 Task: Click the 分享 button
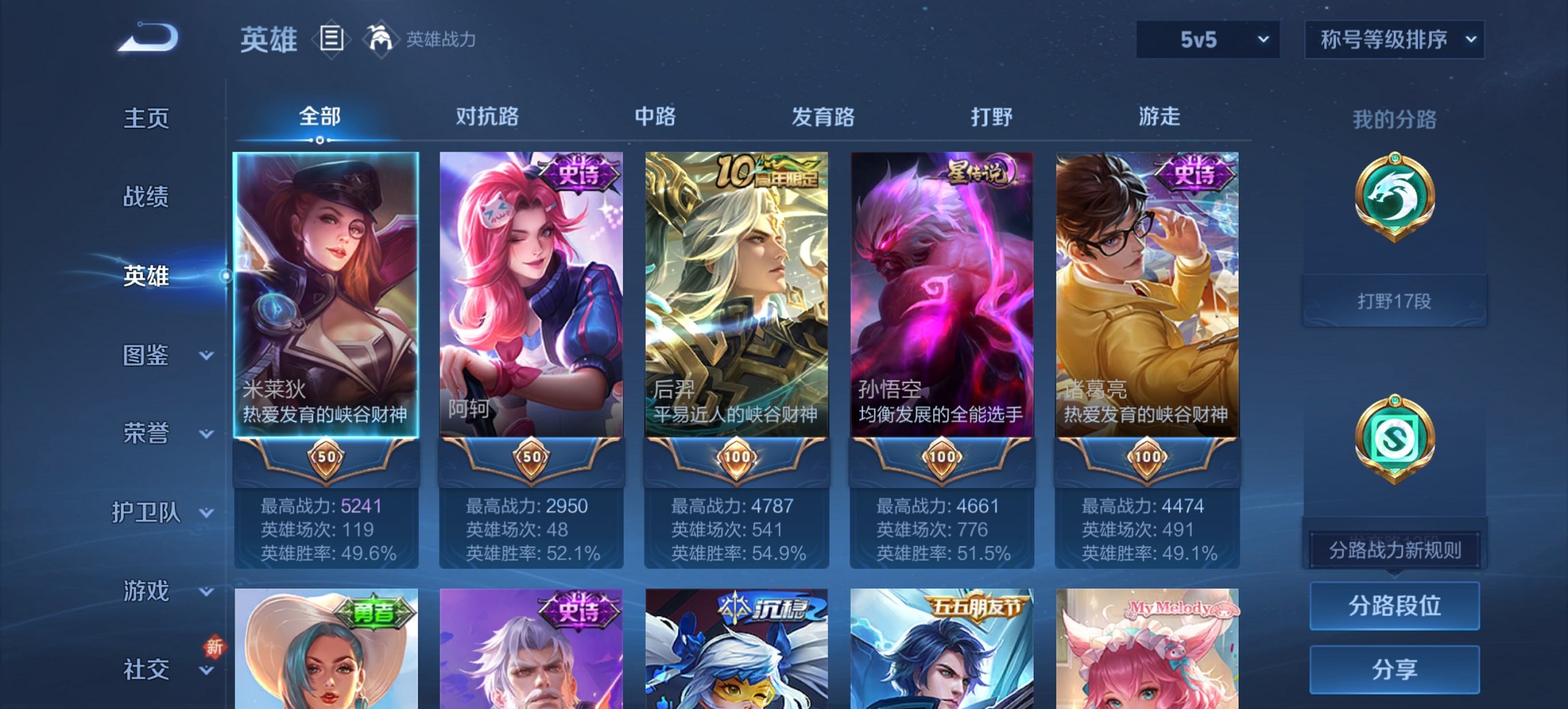click(x=1394, y=667)
